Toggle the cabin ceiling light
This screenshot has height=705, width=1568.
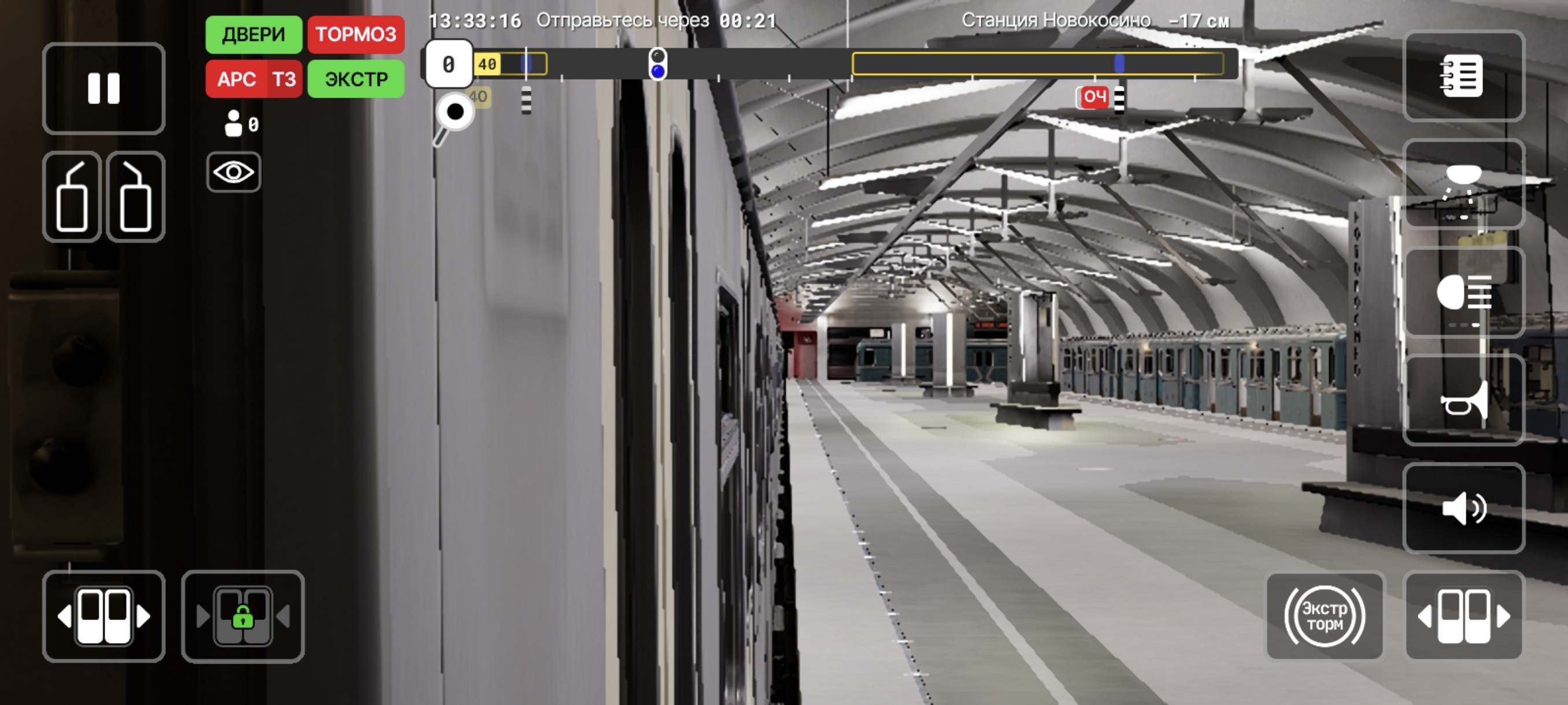[1463, 184]
